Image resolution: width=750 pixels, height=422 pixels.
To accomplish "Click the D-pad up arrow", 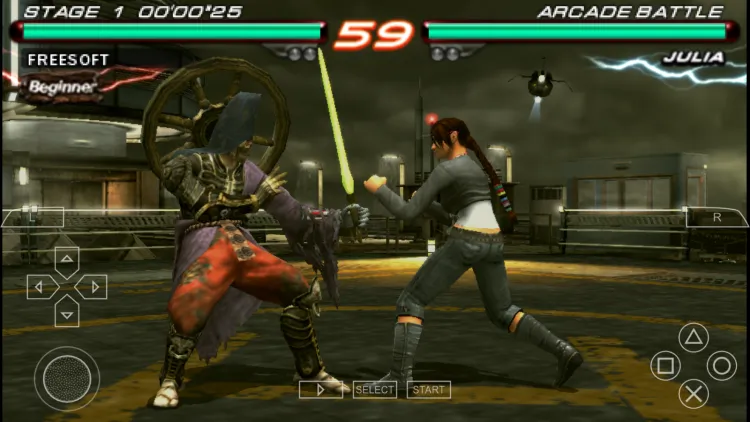I will pyautogui.click(x=66, y=262).
